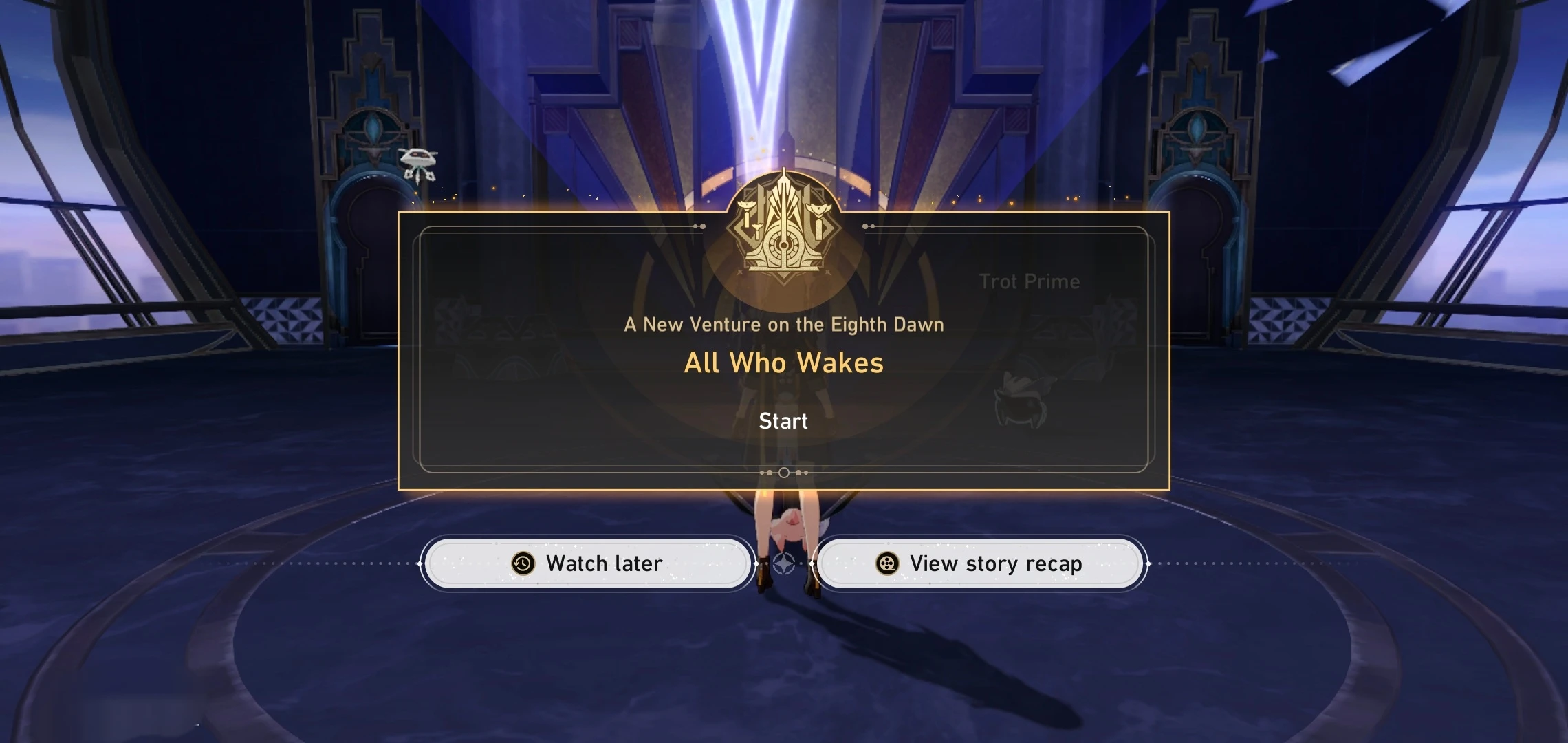Click the star ornament between the bottom buttons

pos(783,563)
